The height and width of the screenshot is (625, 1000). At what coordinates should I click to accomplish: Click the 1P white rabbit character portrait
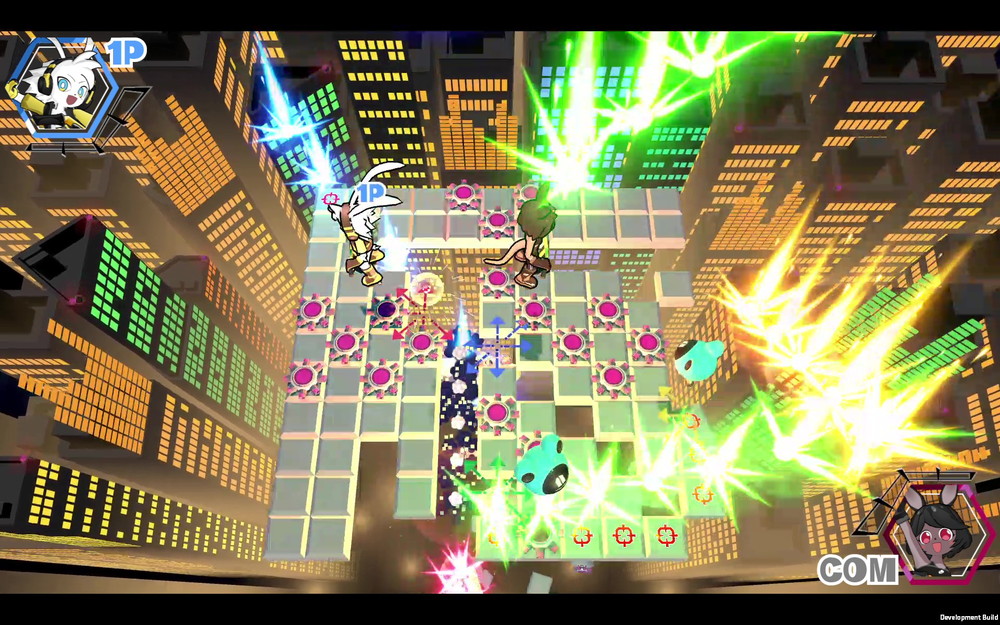[x=62, y=88]
